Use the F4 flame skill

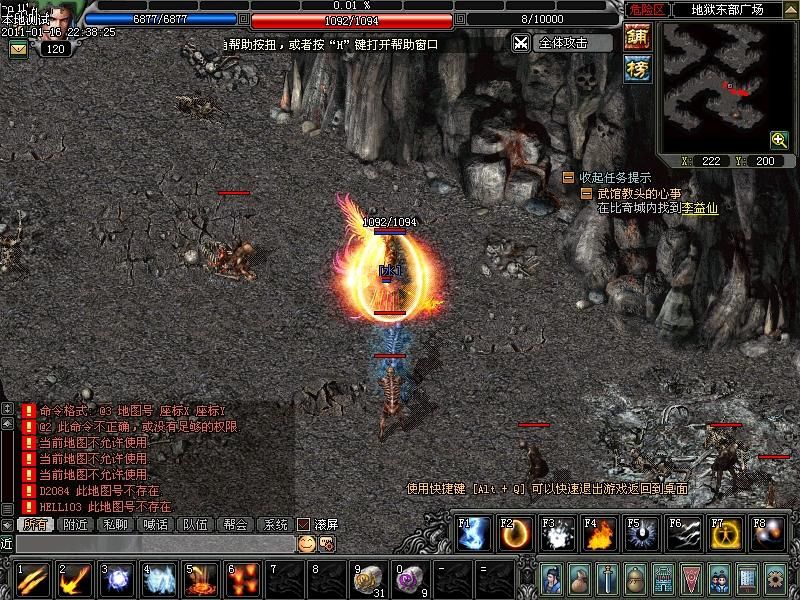(600, 534)
